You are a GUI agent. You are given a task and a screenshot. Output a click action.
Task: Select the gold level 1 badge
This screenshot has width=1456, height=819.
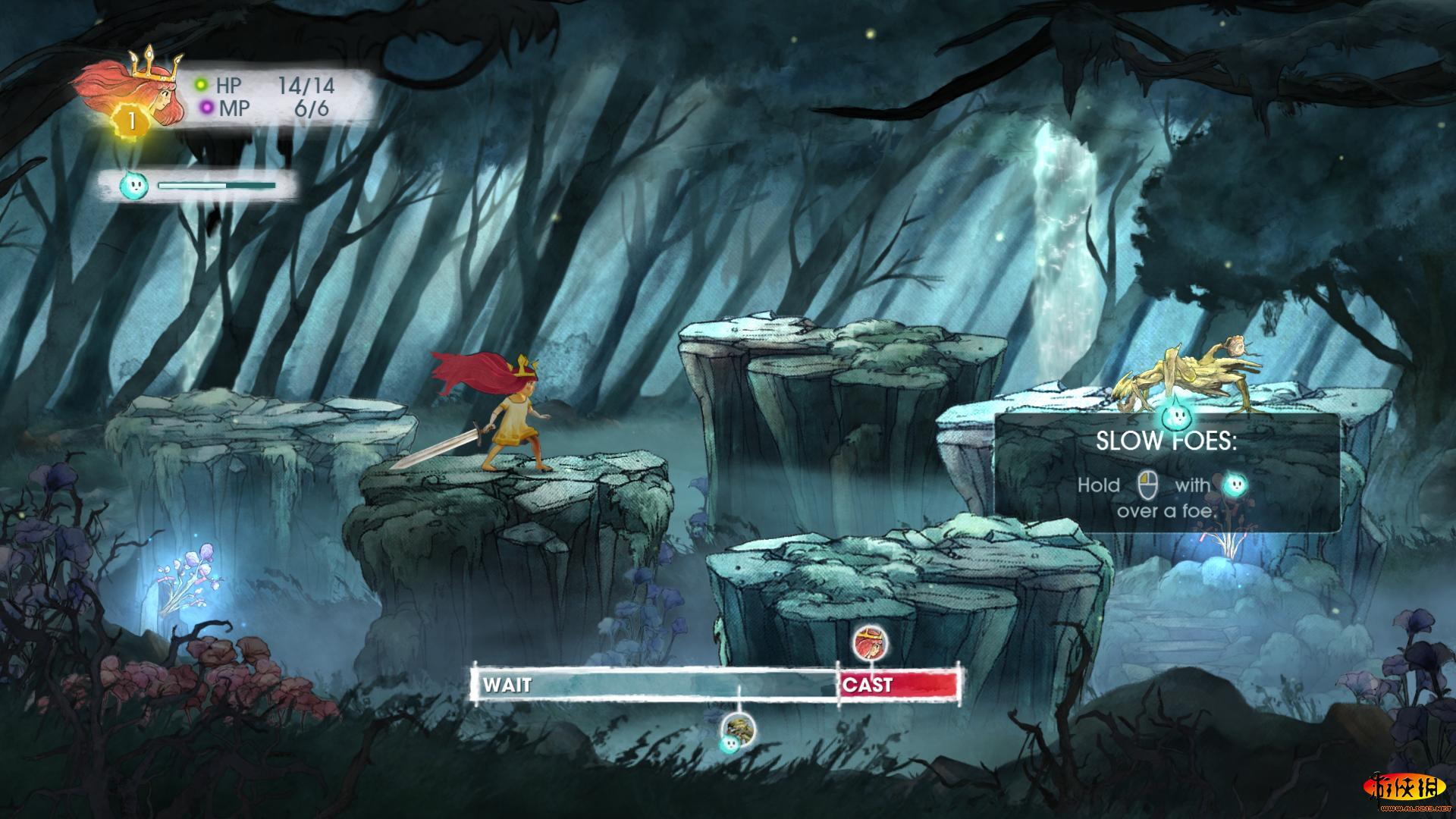coord(132,121)
